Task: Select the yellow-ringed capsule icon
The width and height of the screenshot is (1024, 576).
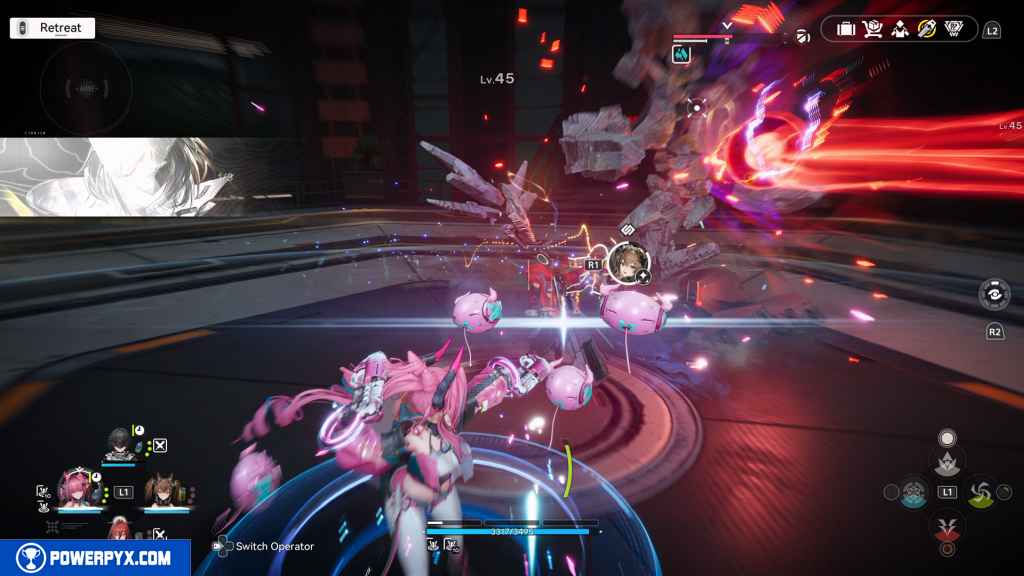Action: (926, 30)
